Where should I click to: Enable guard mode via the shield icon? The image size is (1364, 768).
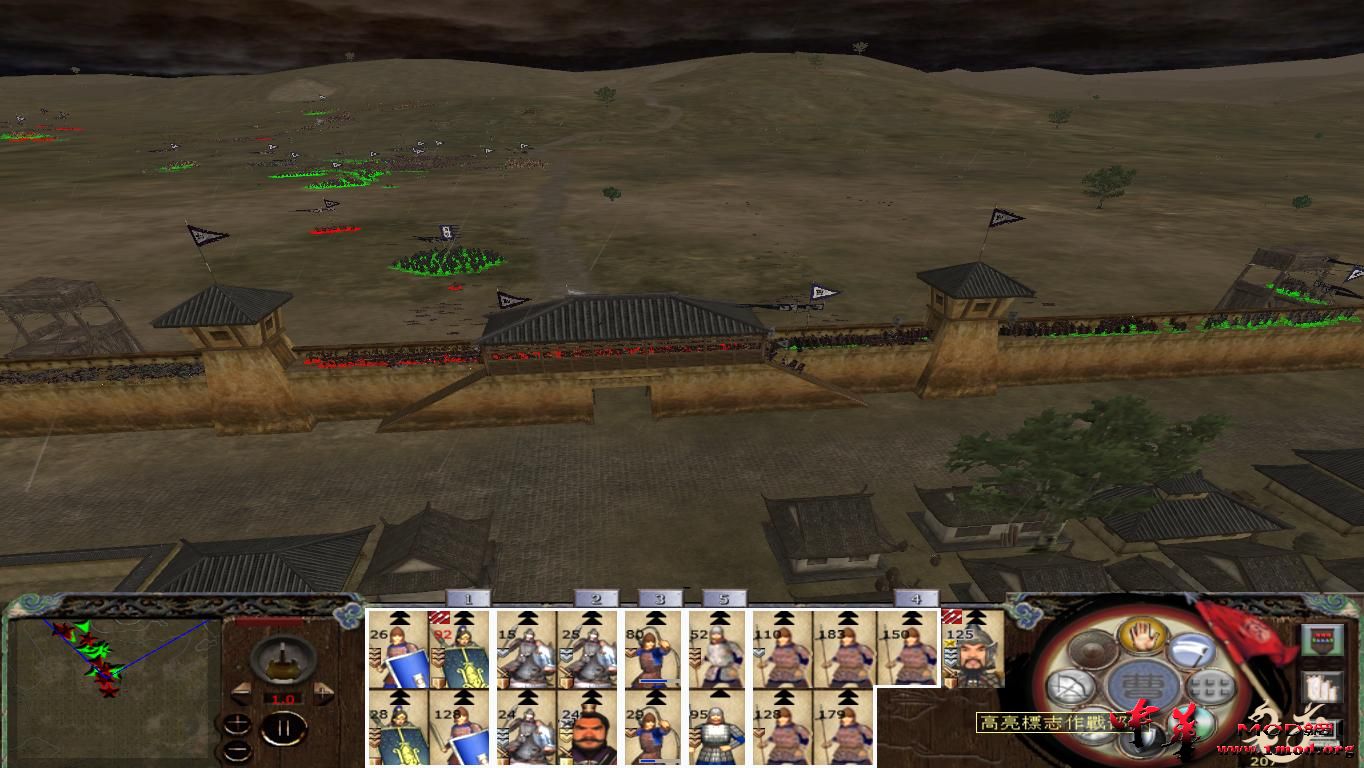1143,738
